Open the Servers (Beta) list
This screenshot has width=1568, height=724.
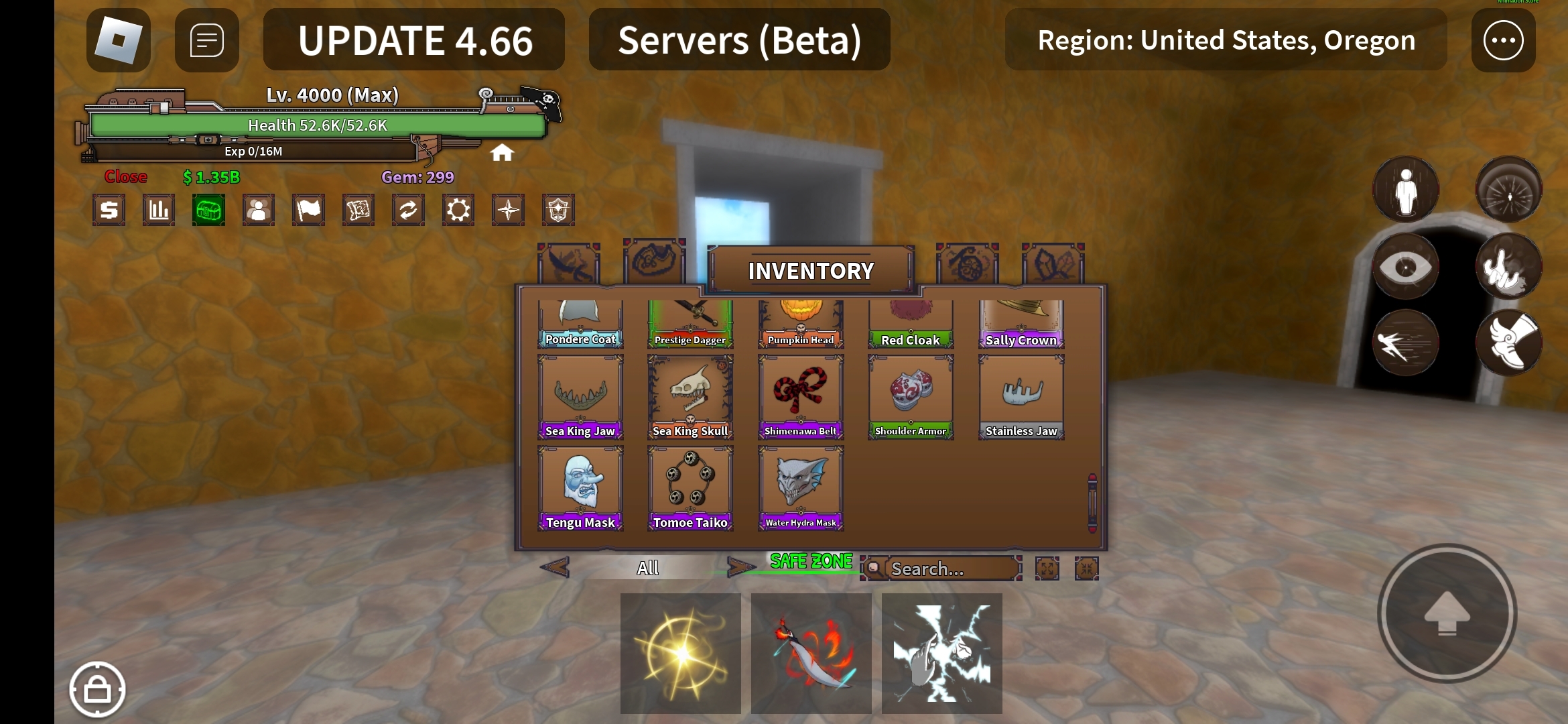click(739, 40)
